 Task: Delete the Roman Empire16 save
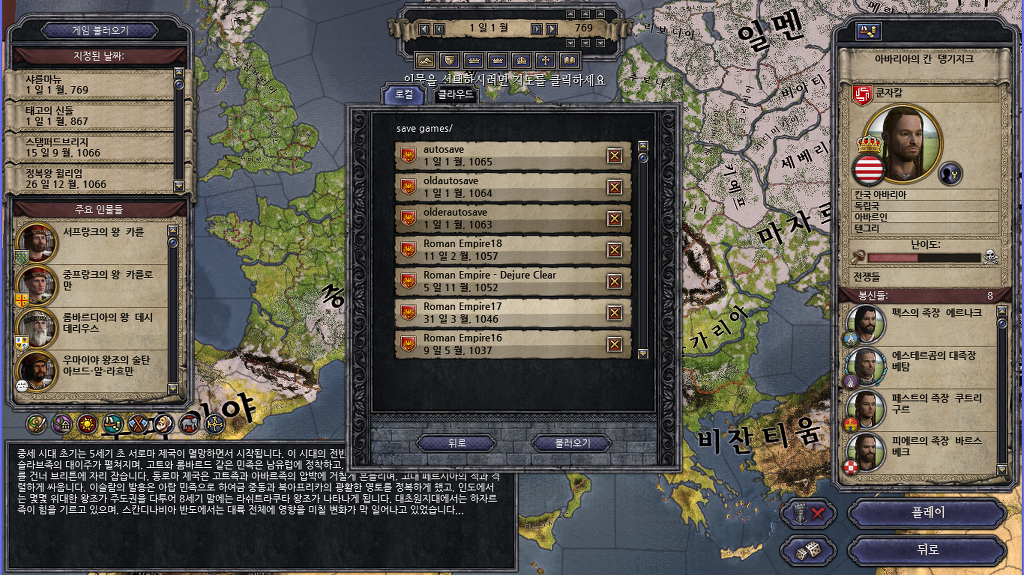(614, 344)
